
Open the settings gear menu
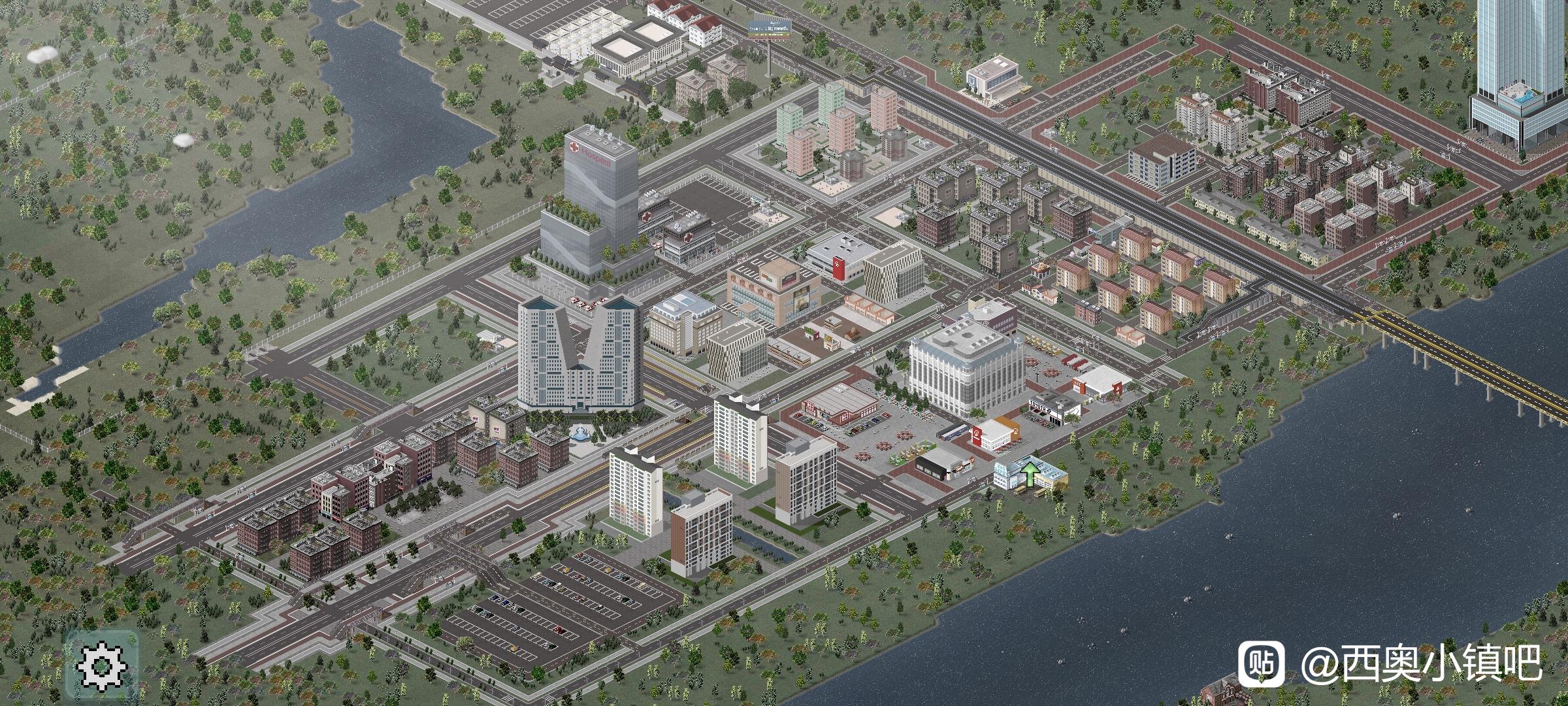pos(102,666)
